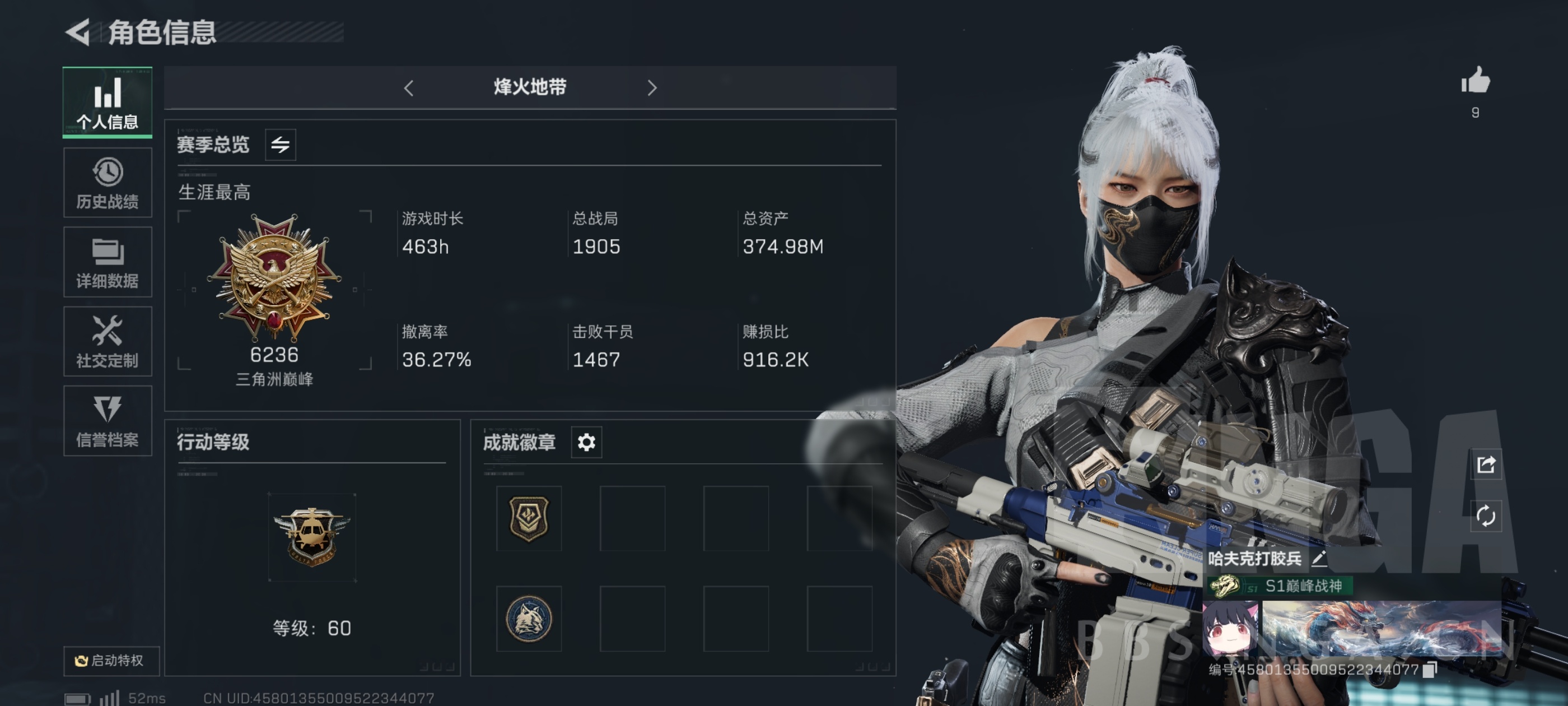
Task: Toggle the 赛季总览 swap button
Action: coord(280,145)
